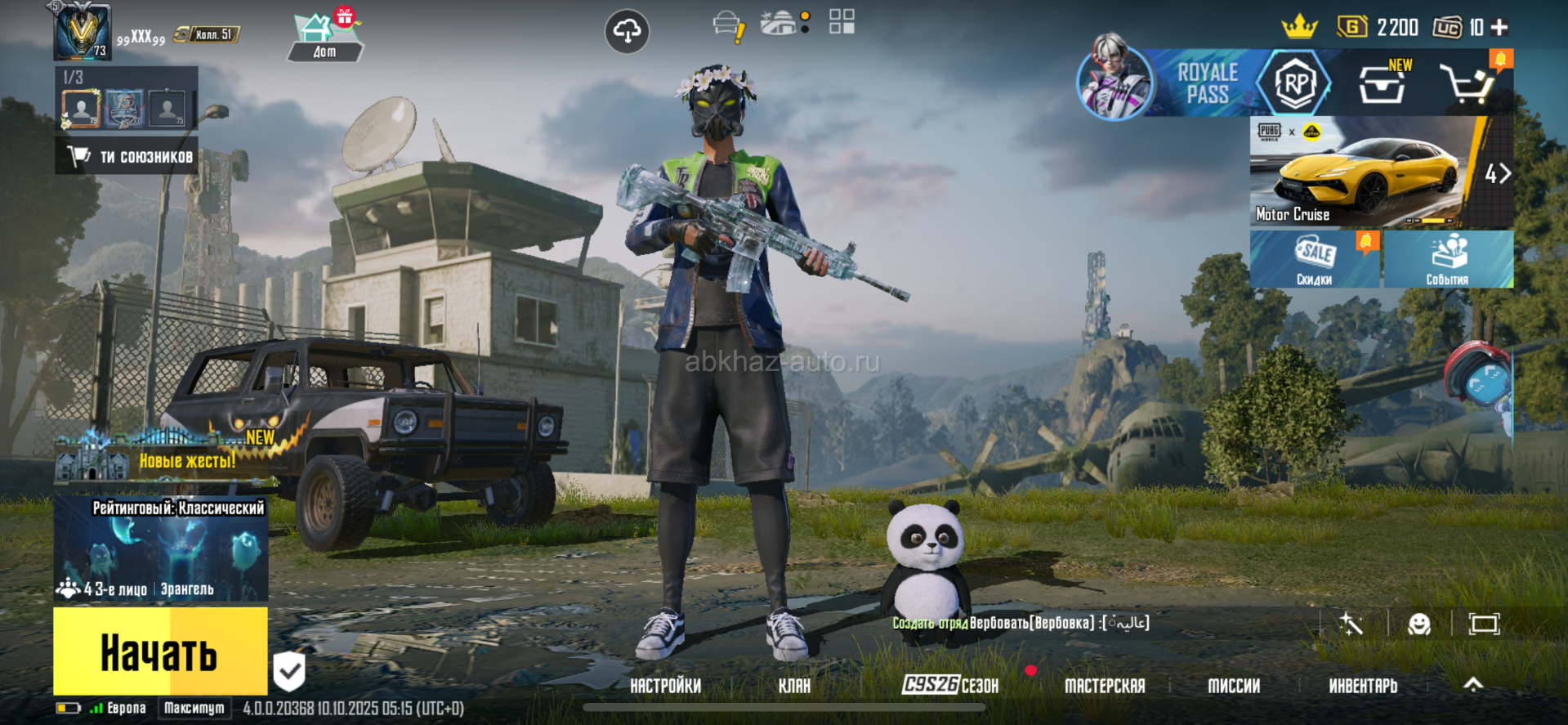
Task: Expand the bottom menu arrow
Action: (x=1472, y=685)
